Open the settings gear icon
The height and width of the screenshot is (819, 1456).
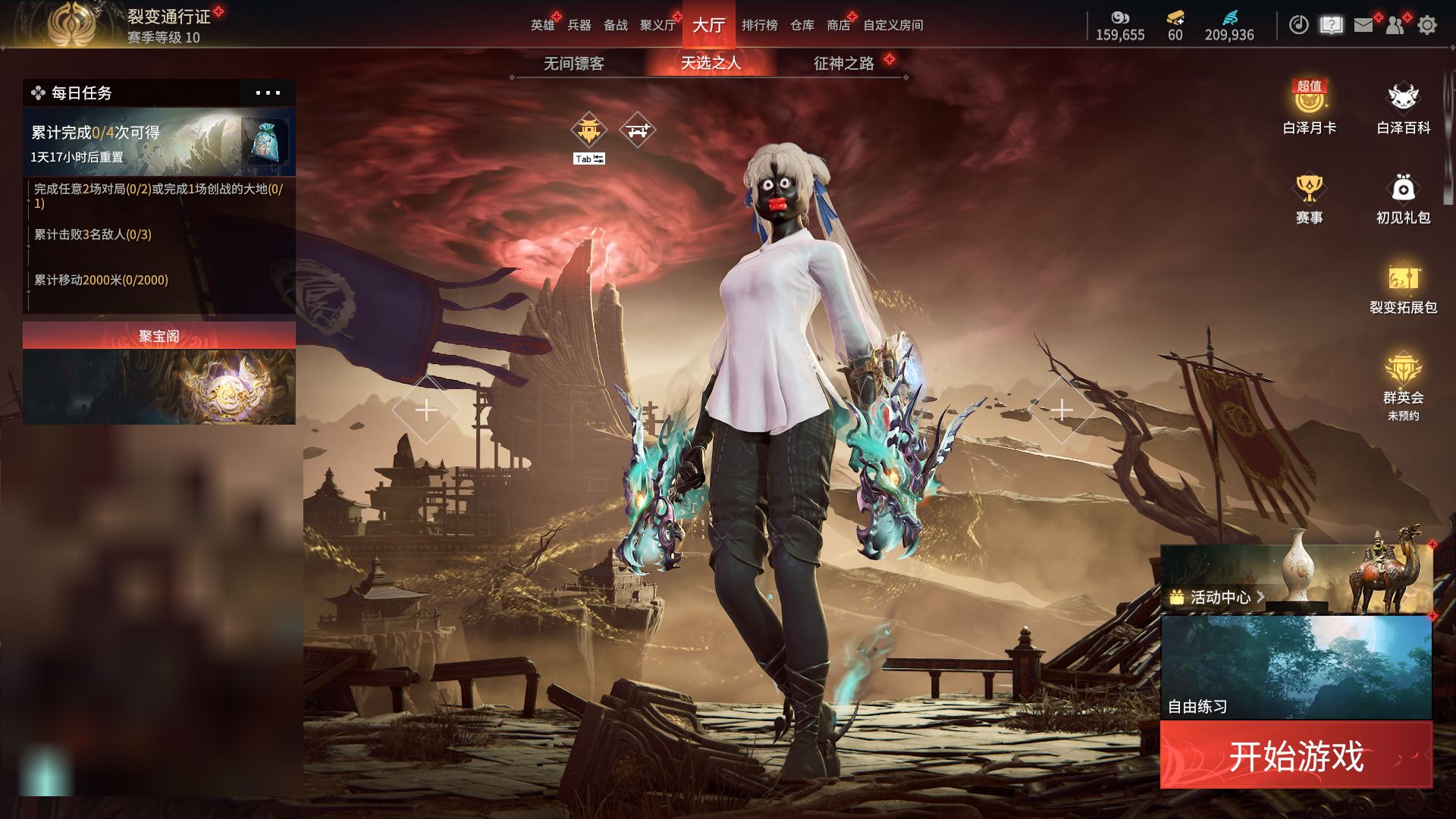tap(1426, 25)
